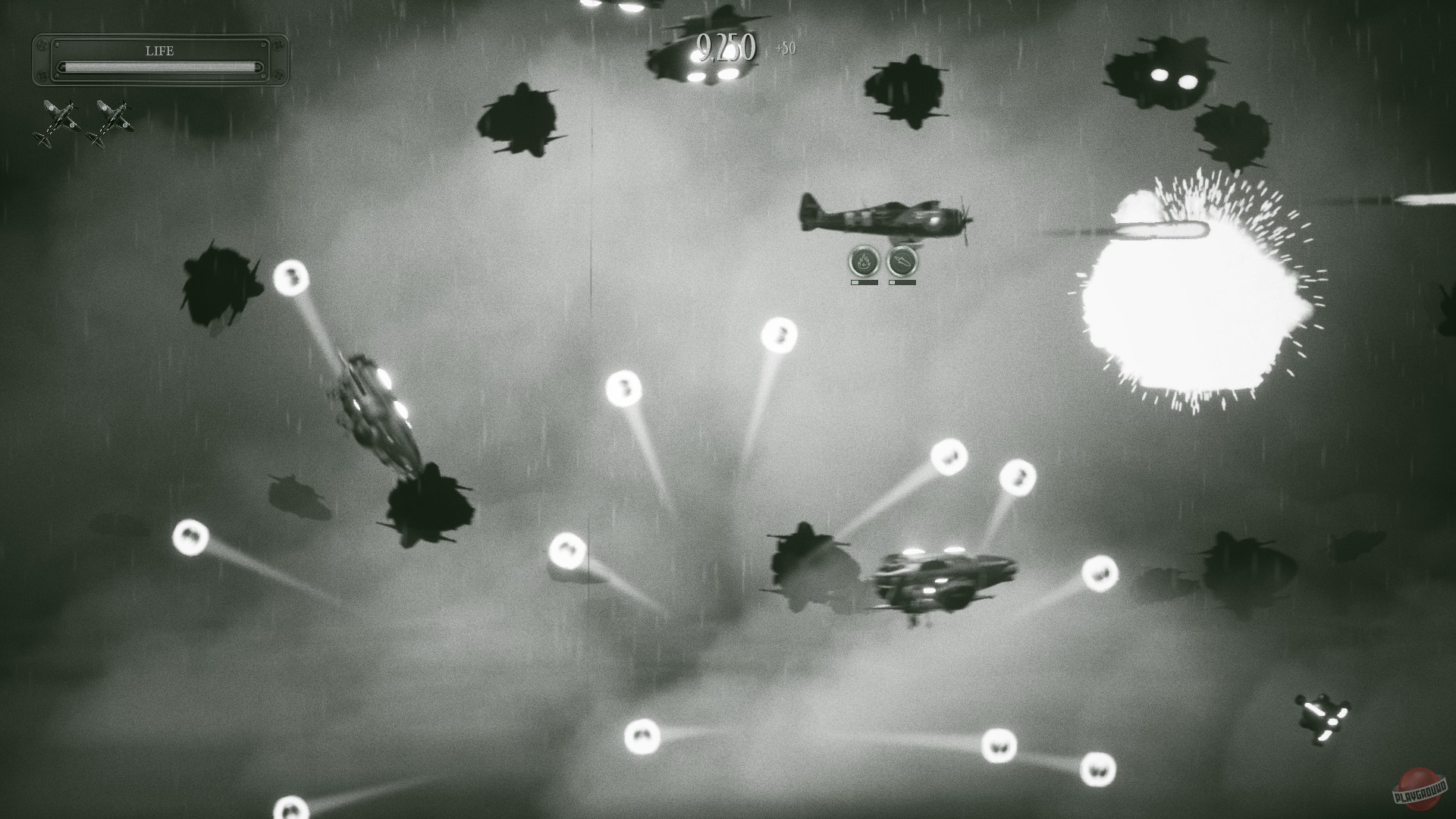This screenshot has width=1456, height=819.
Task: Click the LIFE label on the health panel
Action: pos(159,51)
